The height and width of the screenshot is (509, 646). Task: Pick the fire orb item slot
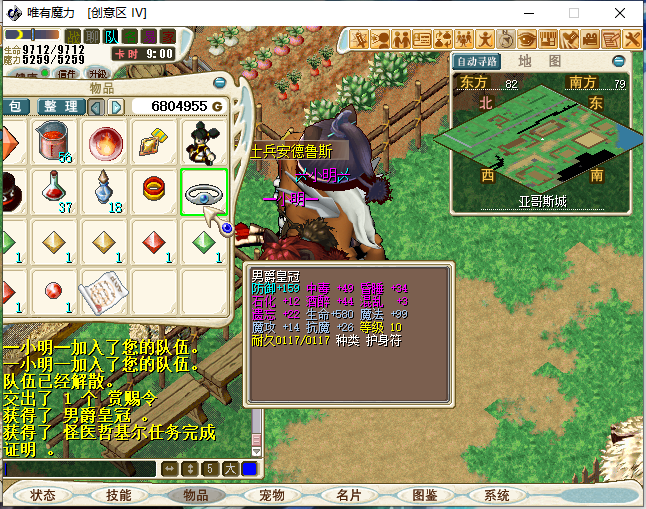(106, 142)
